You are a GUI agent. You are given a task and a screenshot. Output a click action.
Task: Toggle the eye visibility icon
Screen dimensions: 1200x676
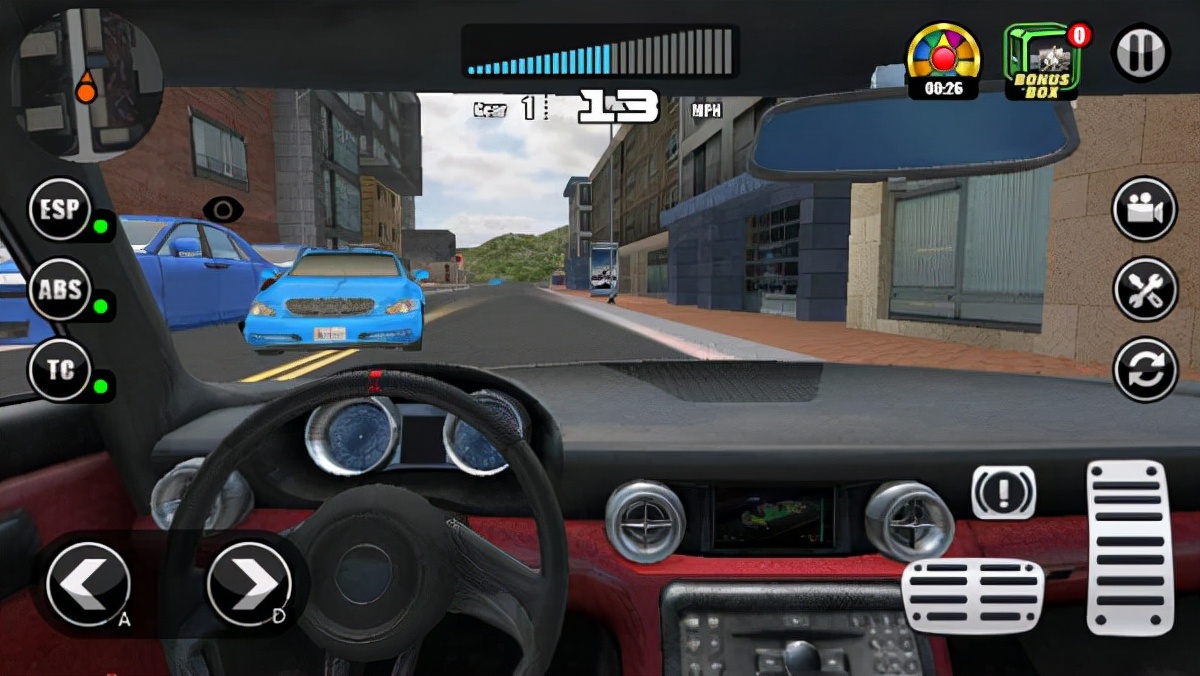(223, 209)
